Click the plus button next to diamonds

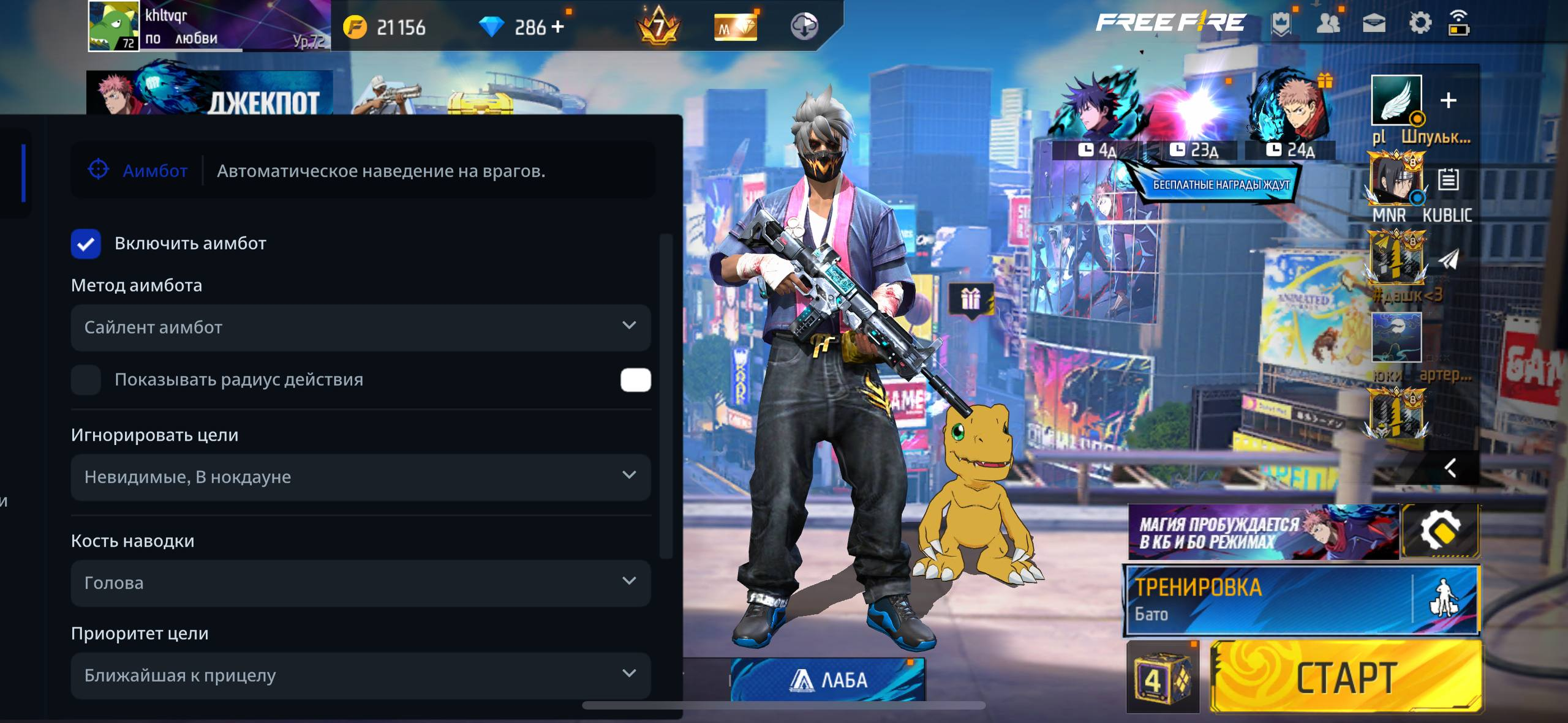(x=557, y=27)
